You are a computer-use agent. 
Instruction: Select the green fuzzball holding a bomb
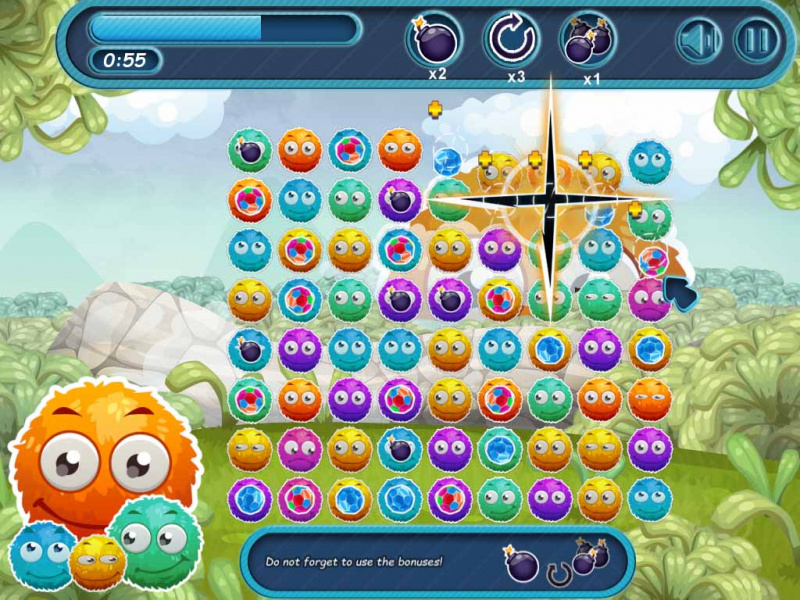coord(250,150)
